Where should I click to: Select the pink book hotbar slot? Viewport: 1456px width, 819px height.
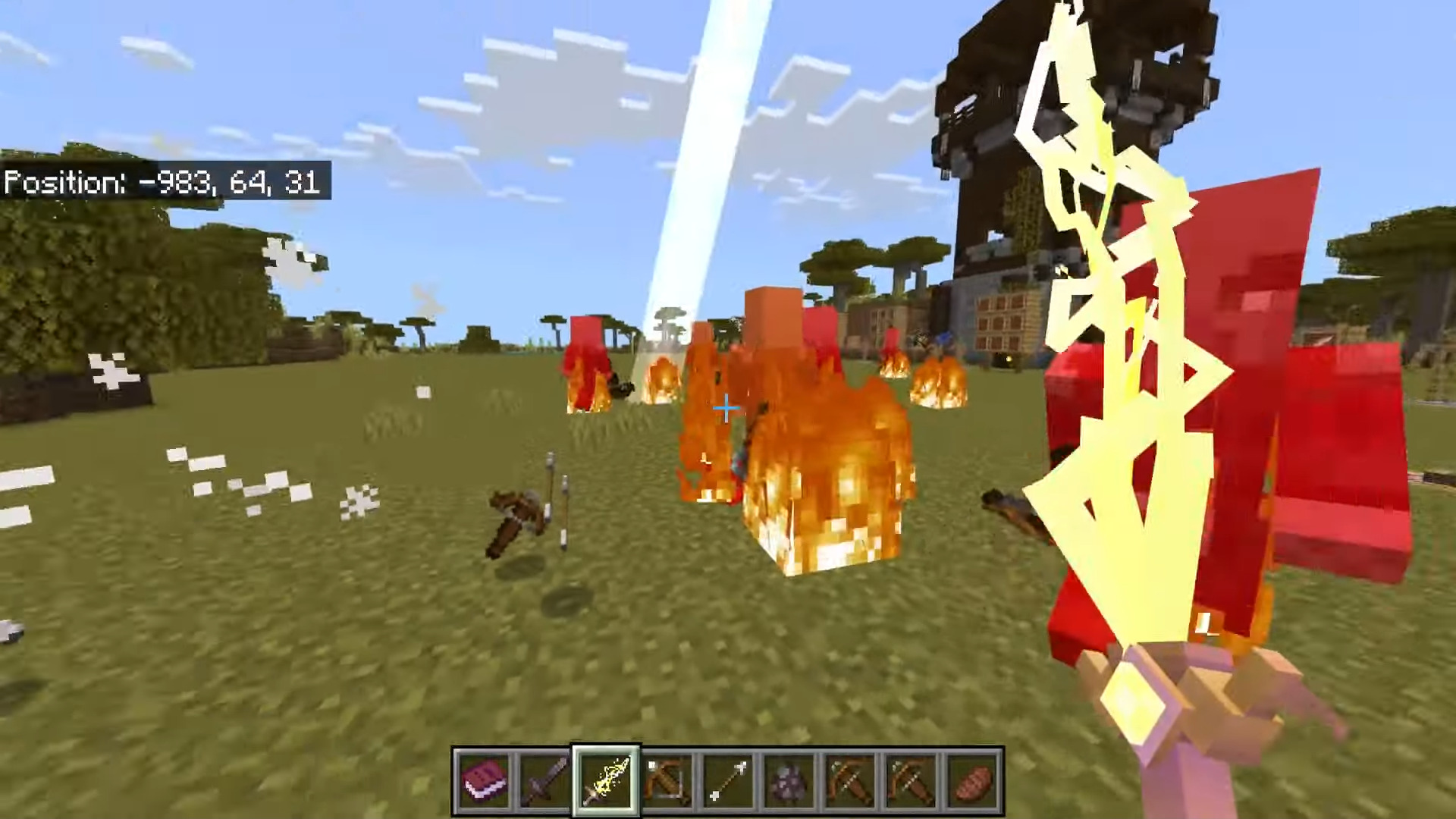484,781
